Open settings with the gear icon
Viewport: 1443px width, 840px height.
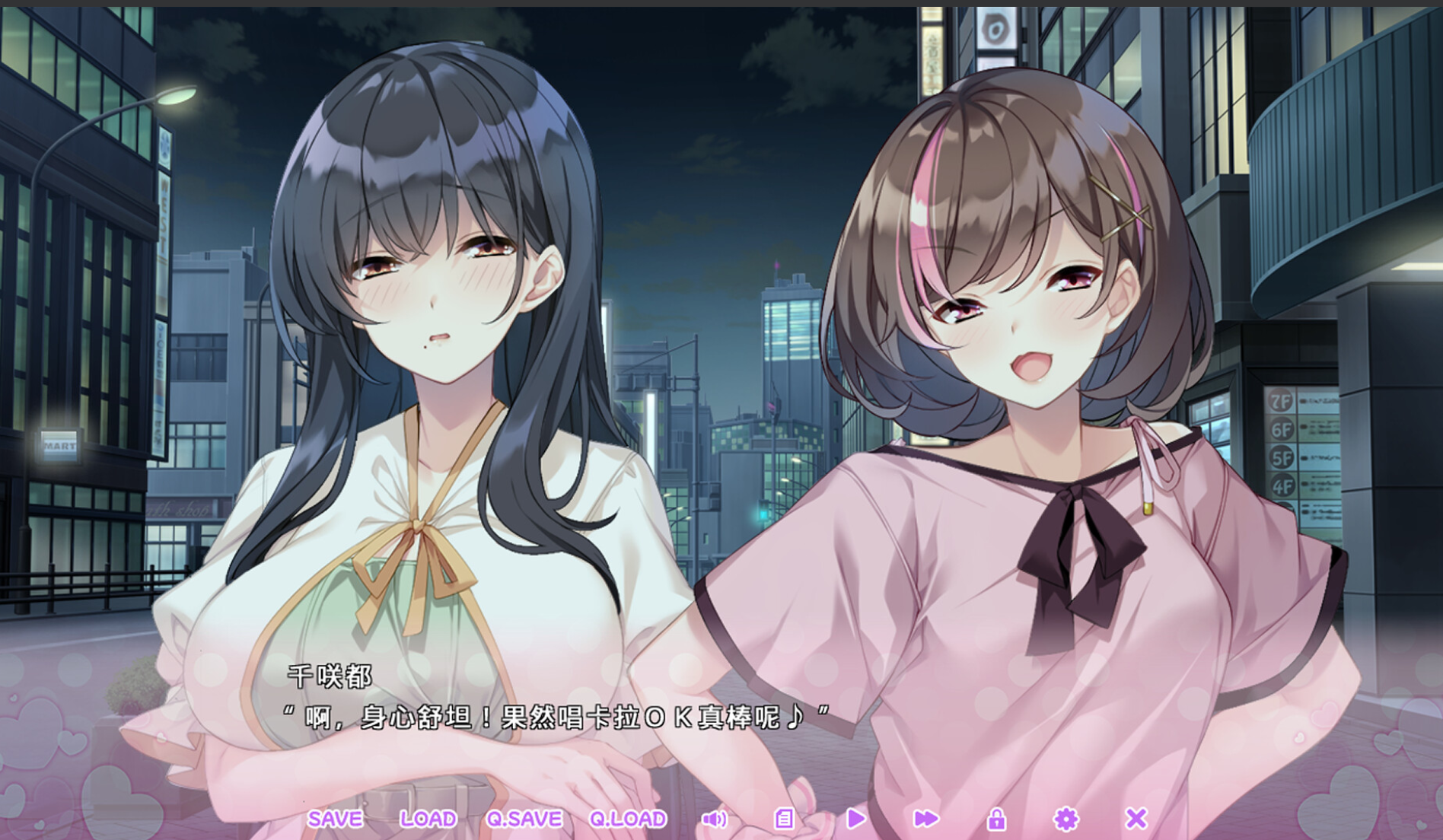point(1066,819)
